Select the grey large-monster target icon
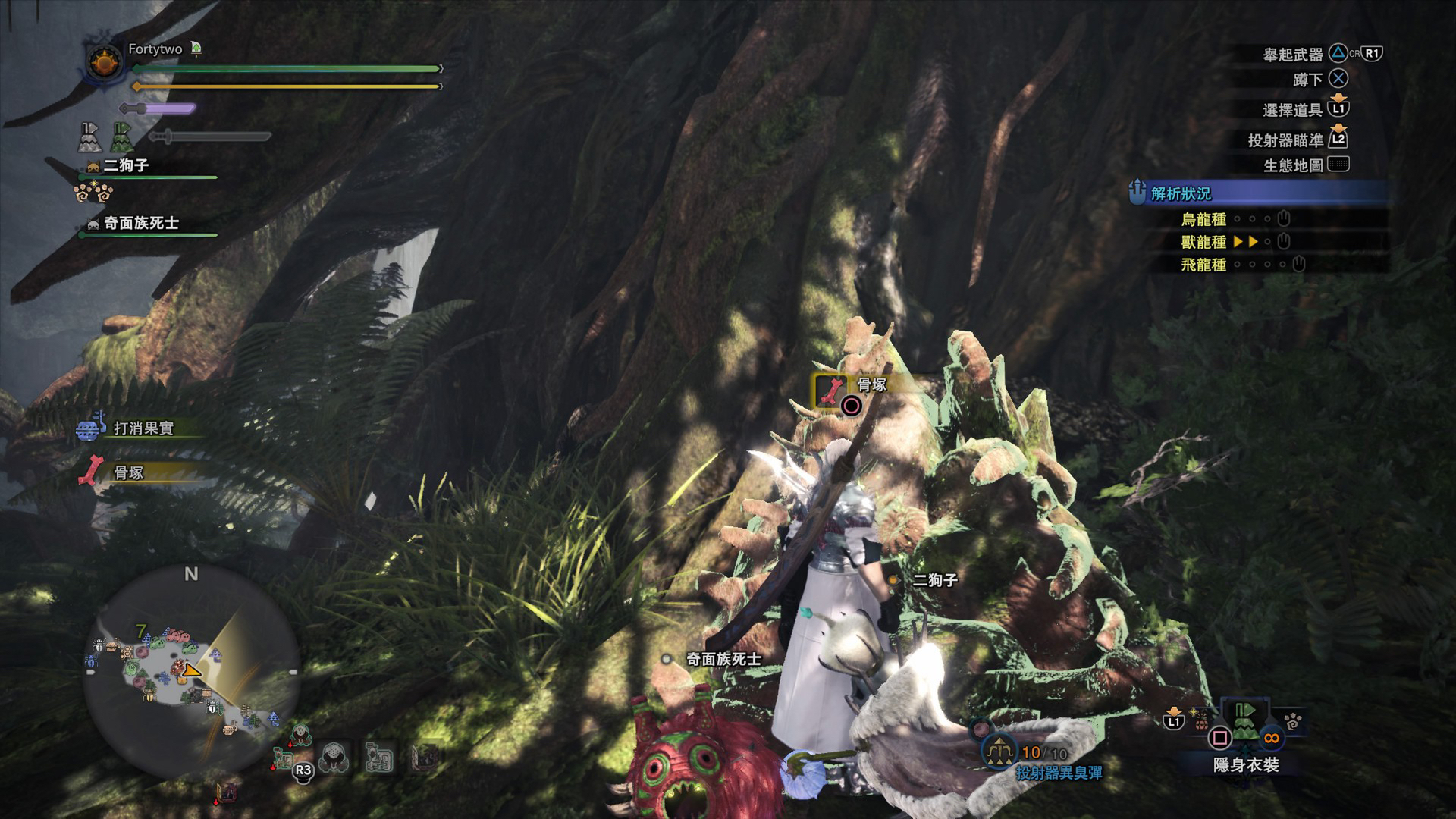 point(334,757)
